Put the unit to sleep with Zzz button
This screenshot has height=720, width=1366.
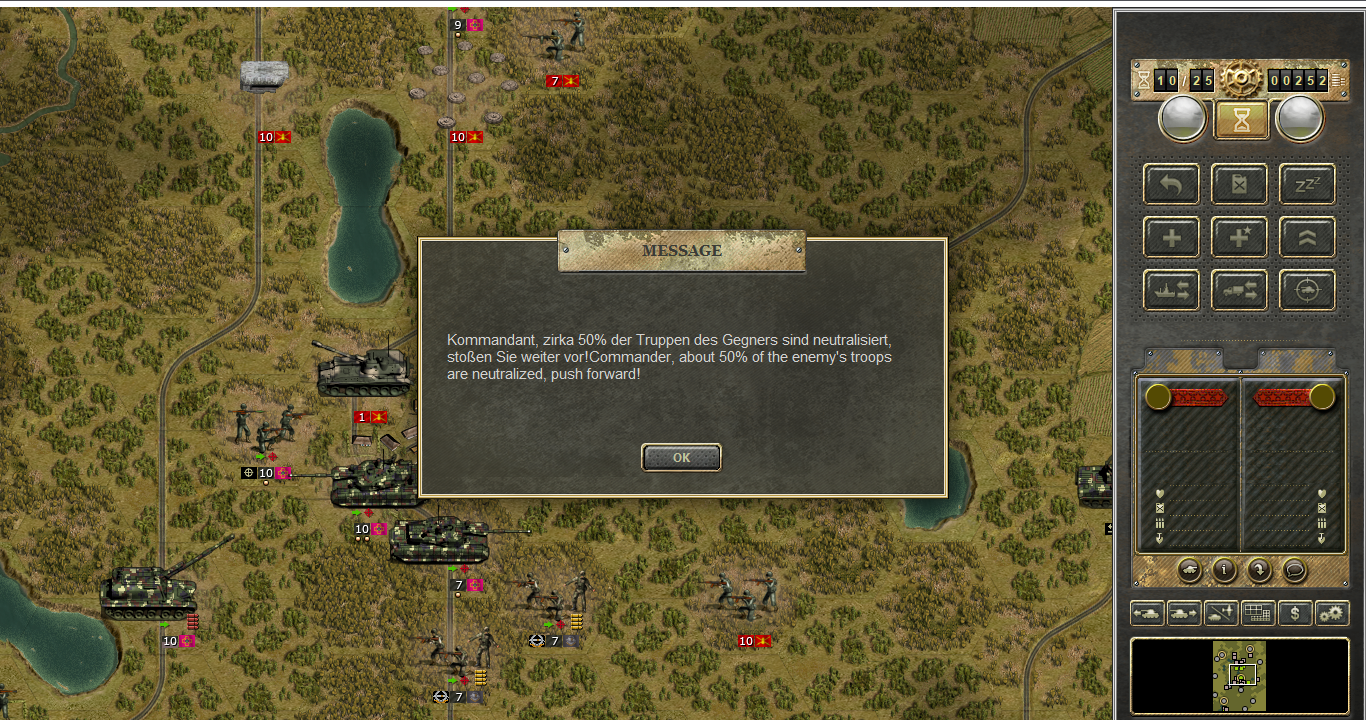point(1307,185)
